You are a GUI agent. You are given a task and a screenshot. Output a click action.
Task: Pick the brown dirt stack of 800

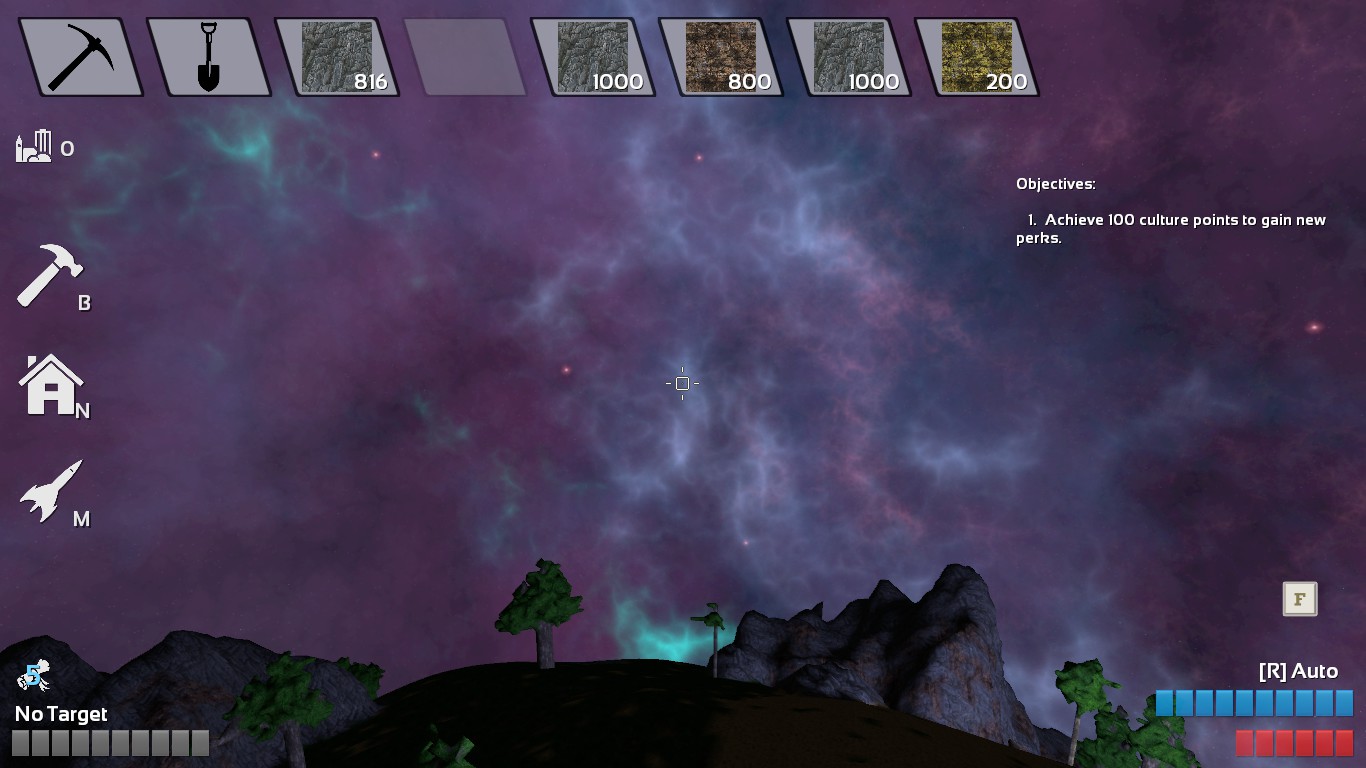click(x=721, y=57)
